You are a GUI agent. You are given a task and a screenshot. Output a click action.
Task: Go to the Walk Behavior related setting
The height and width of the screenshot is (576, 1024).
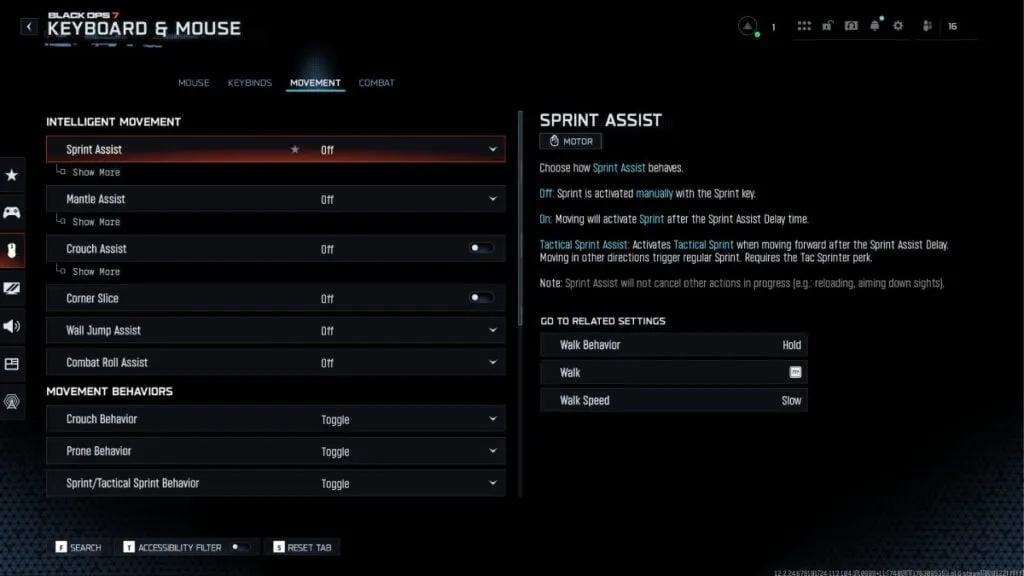pos(673,345)
